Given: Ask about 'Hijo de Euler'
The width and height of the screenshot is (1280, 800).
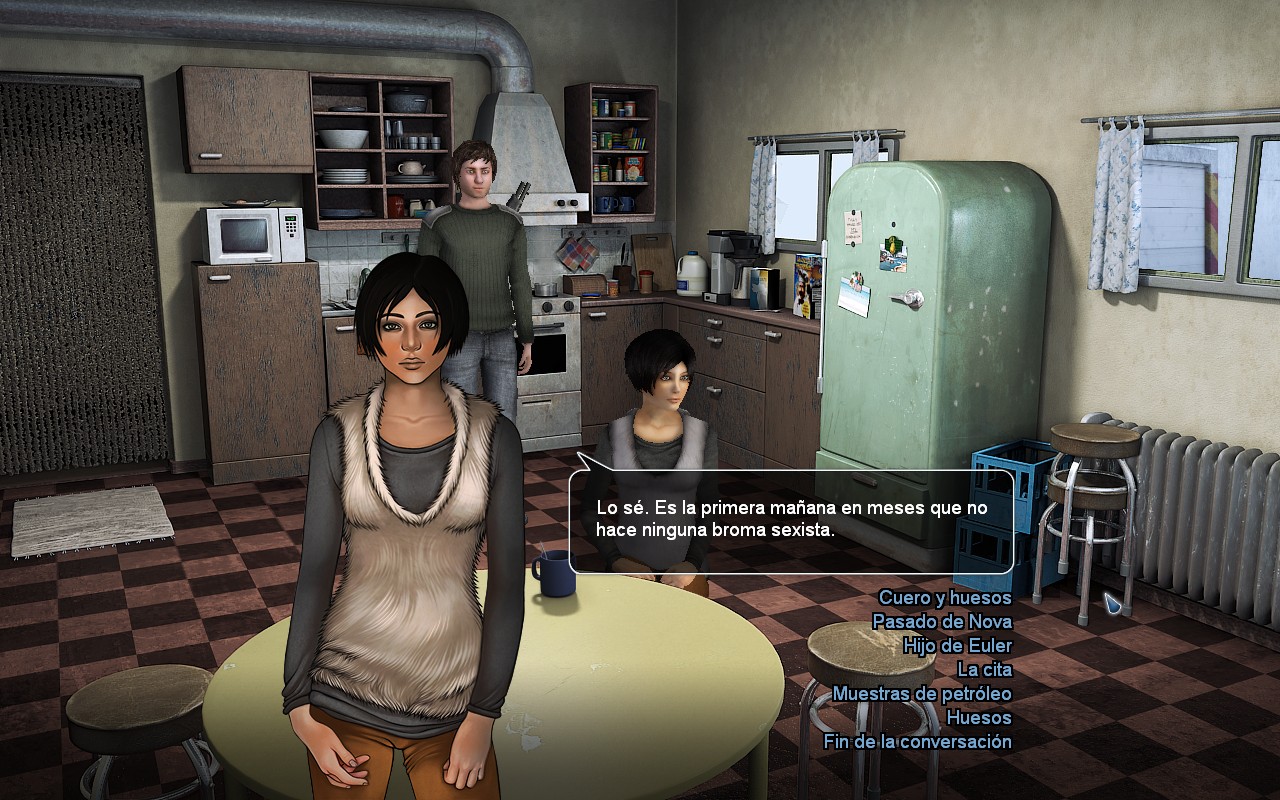Looking at the screenshot, I should click(957, 646).
